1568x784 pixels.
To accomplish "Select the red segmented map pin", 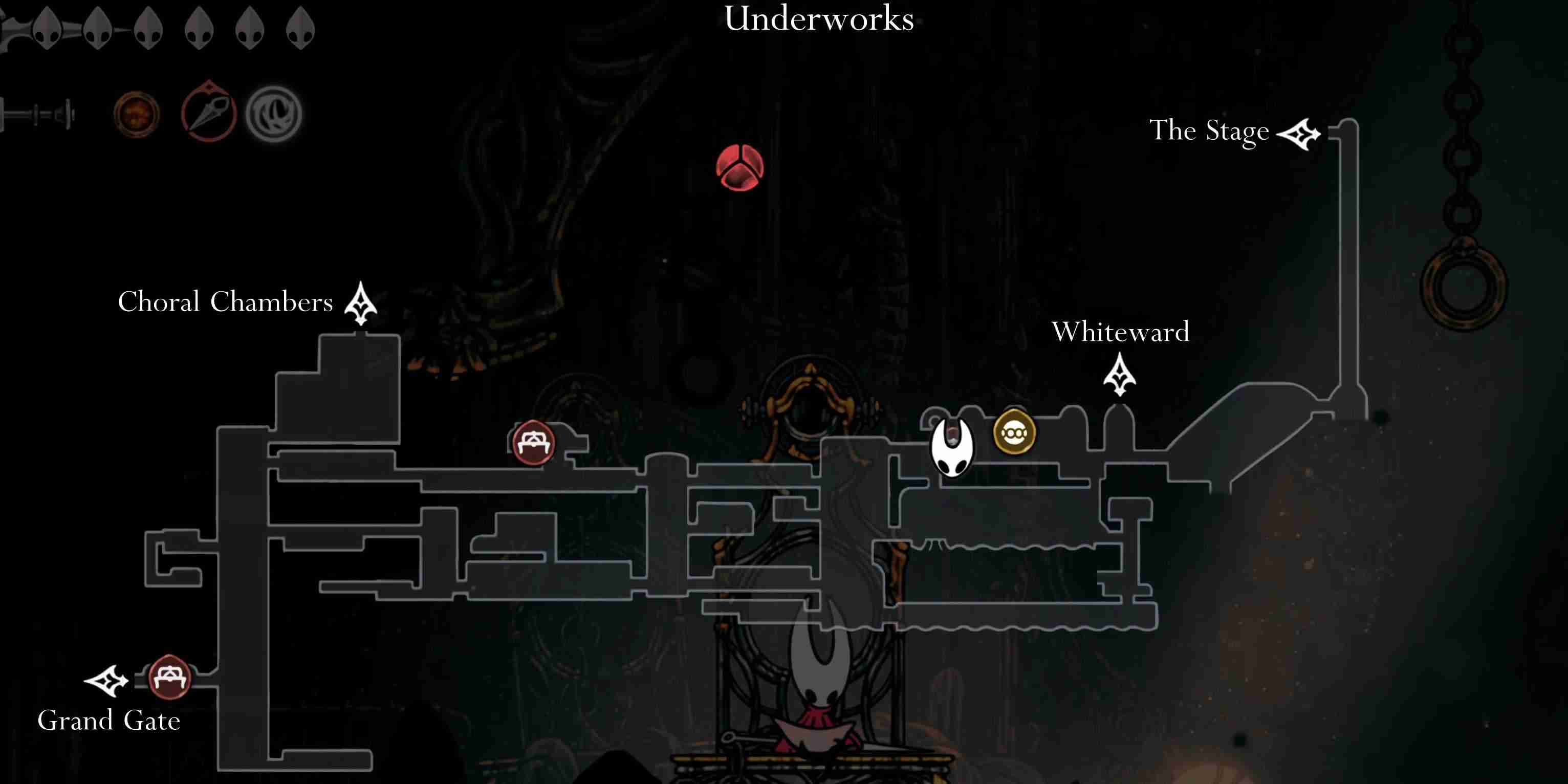I will click(739, 167).
